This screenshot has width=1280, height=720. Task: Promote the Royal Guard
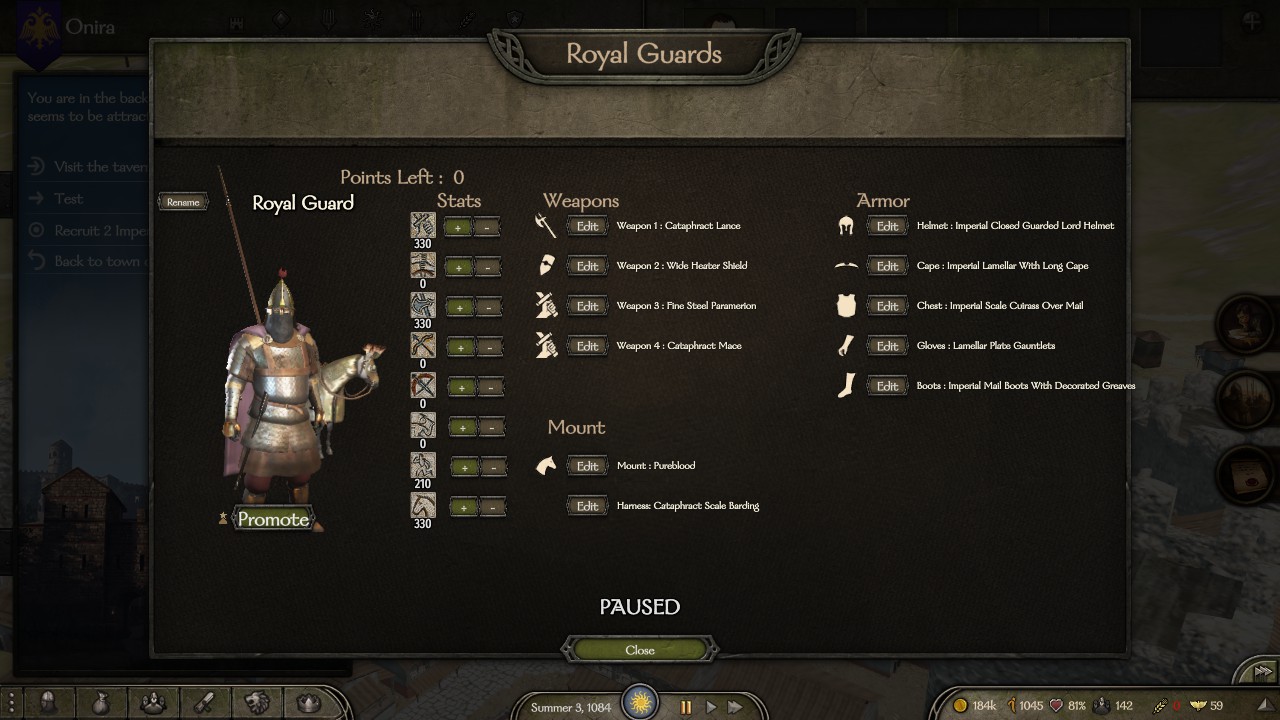point(273,519)
